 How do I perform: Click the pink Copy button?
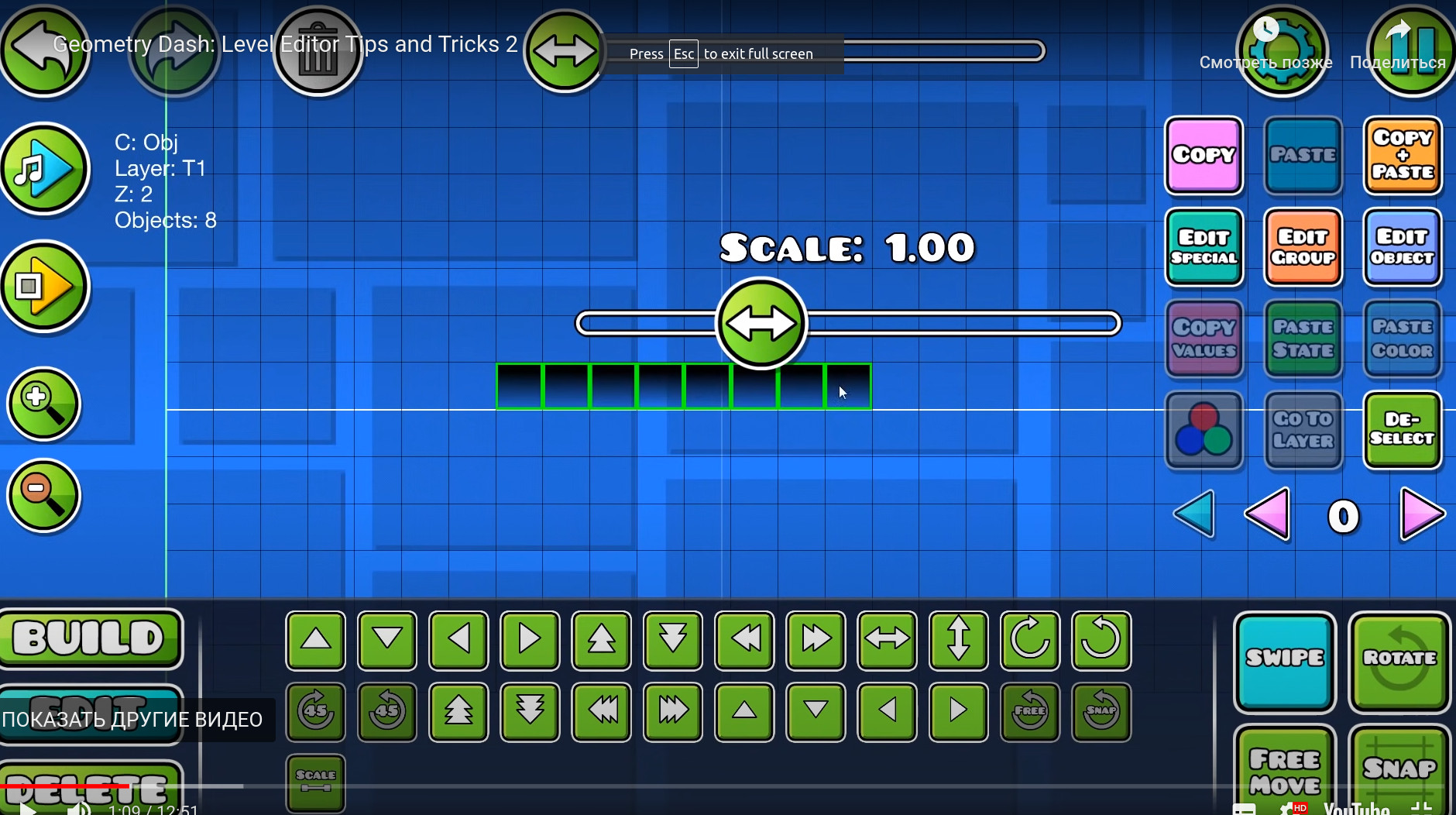(x=1204, y=155)
